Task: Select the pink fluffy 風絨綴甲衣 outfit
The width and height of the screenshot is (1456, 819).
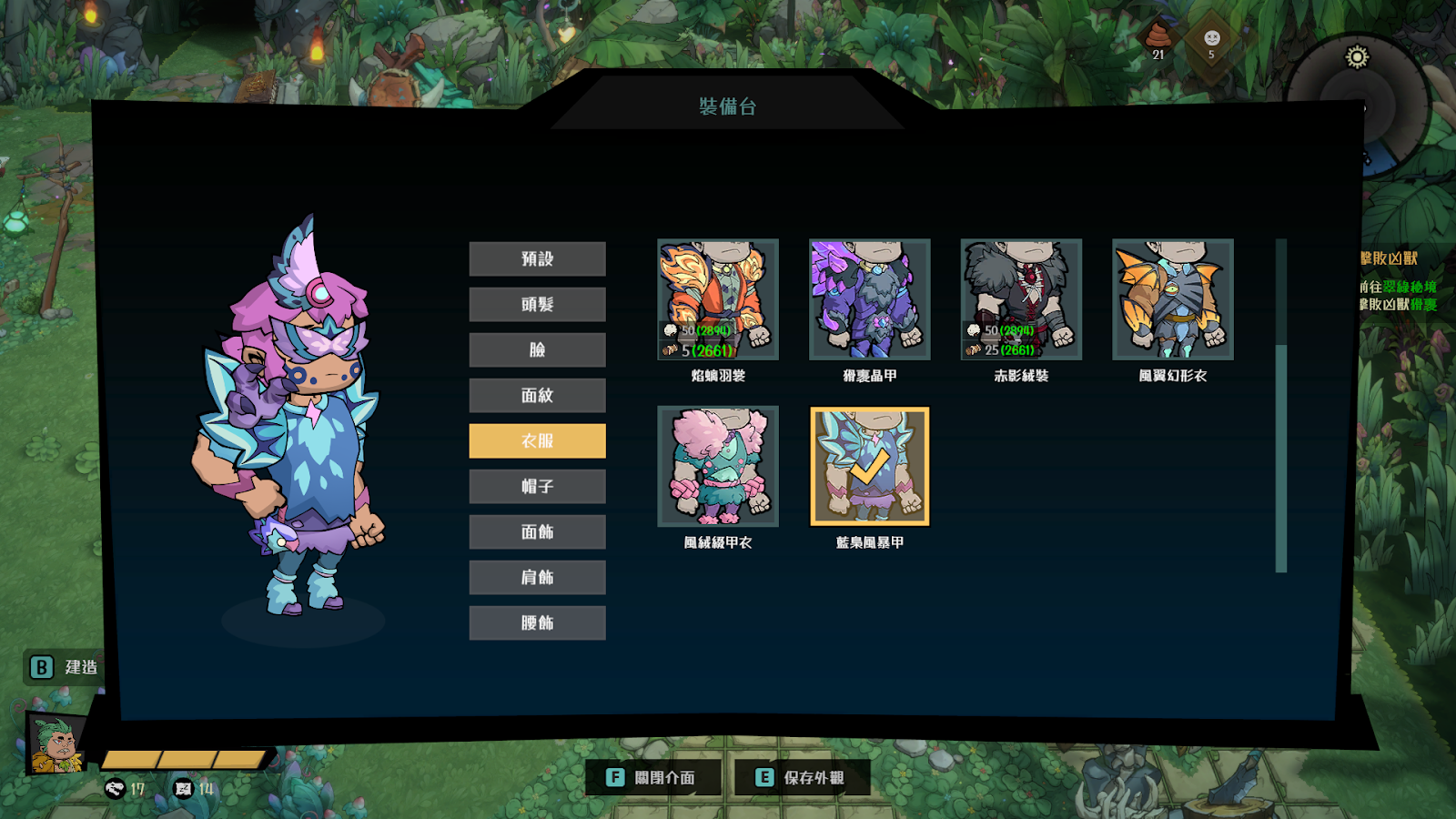Action: [x=718, y=466]
